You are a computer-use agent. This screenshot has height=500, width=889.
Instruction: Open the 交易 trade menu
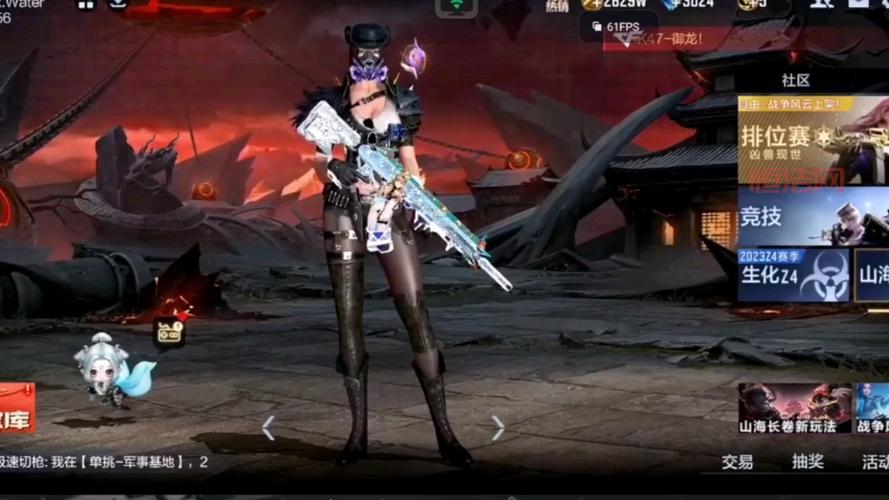(738, 462)
